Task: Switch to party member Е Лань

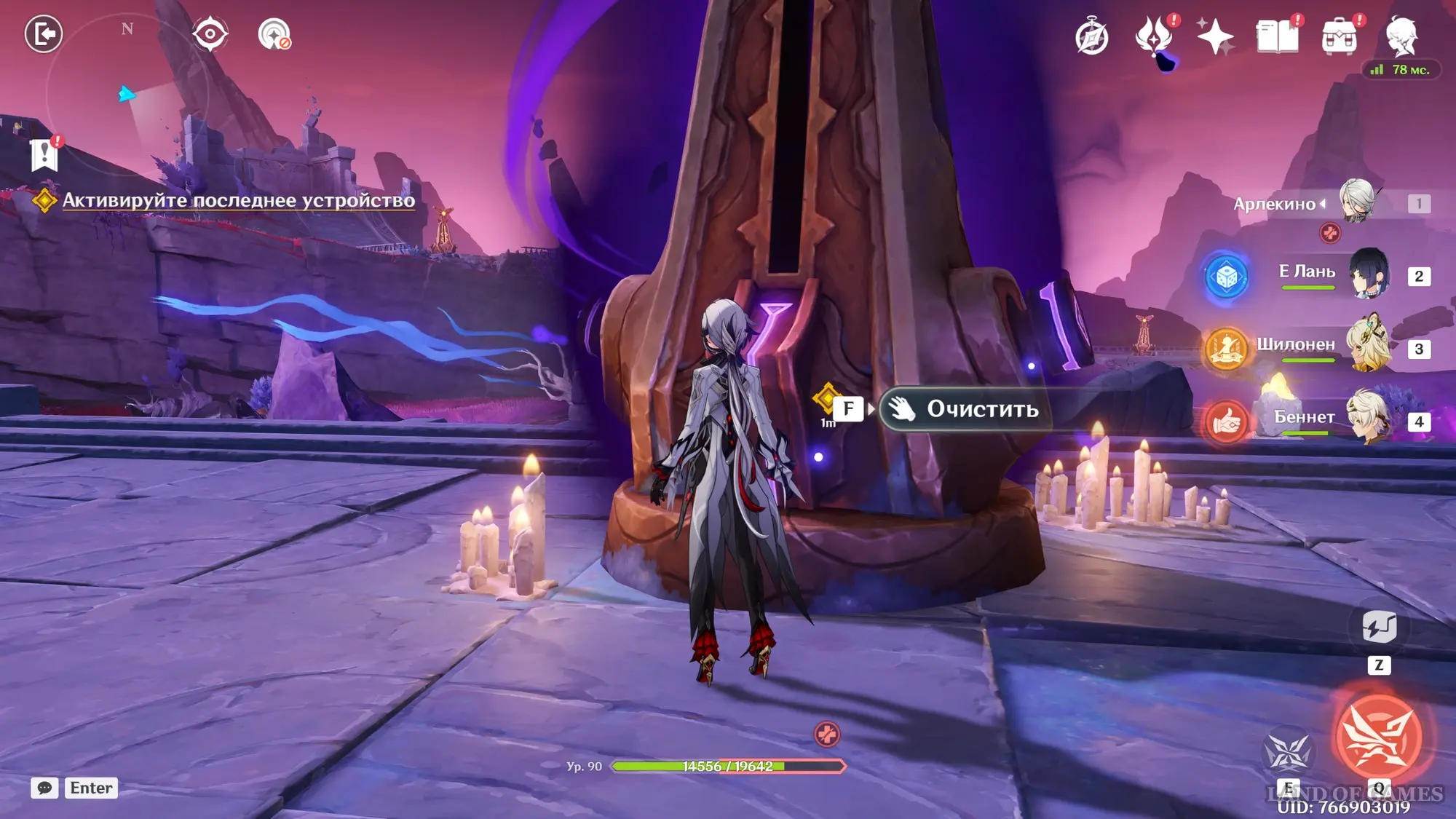Action: point(1369,274)
